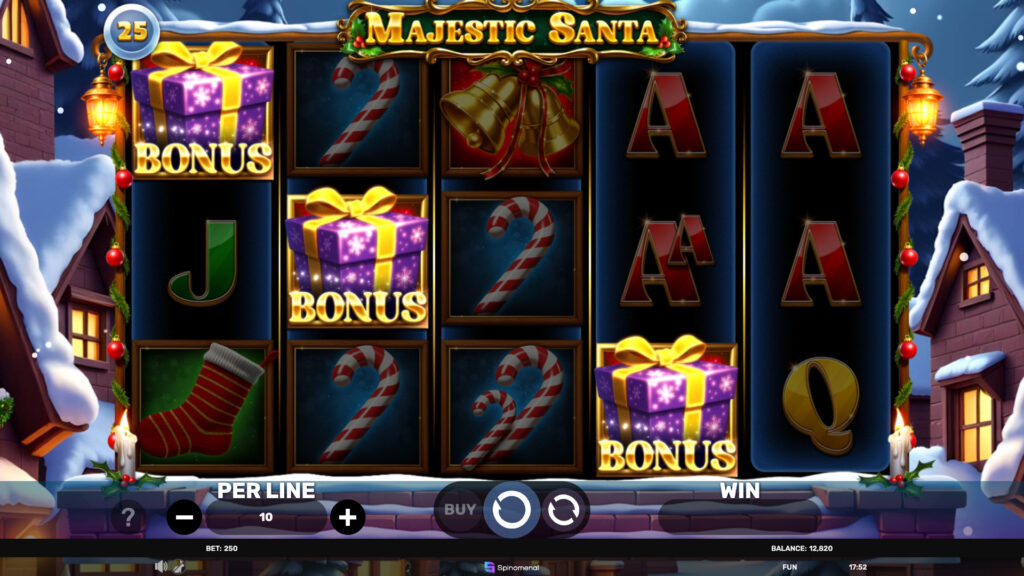Open the question mark help info

[128, 518]
